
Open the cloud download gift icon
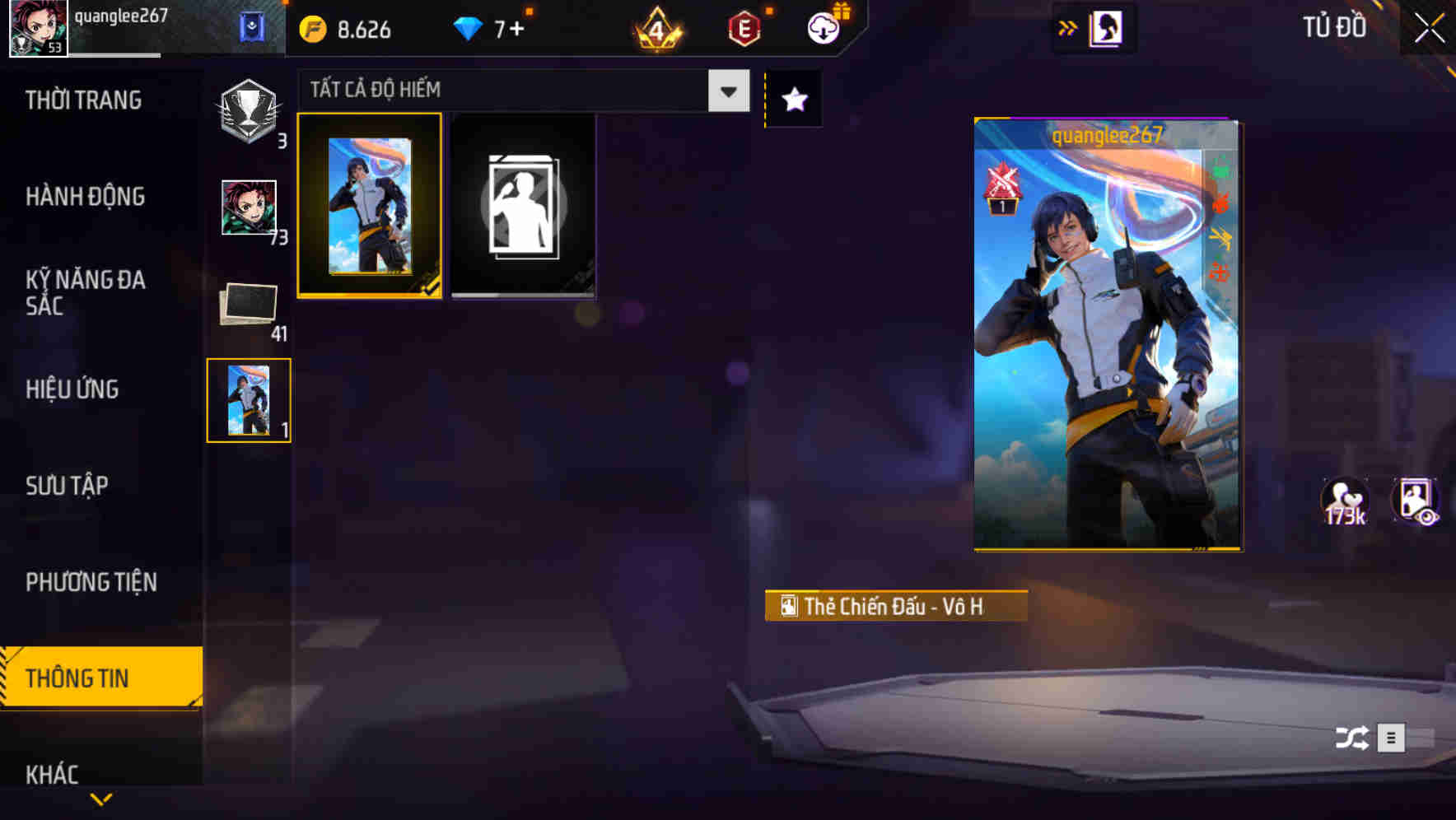pyautogui.click(x=824, y=28)
